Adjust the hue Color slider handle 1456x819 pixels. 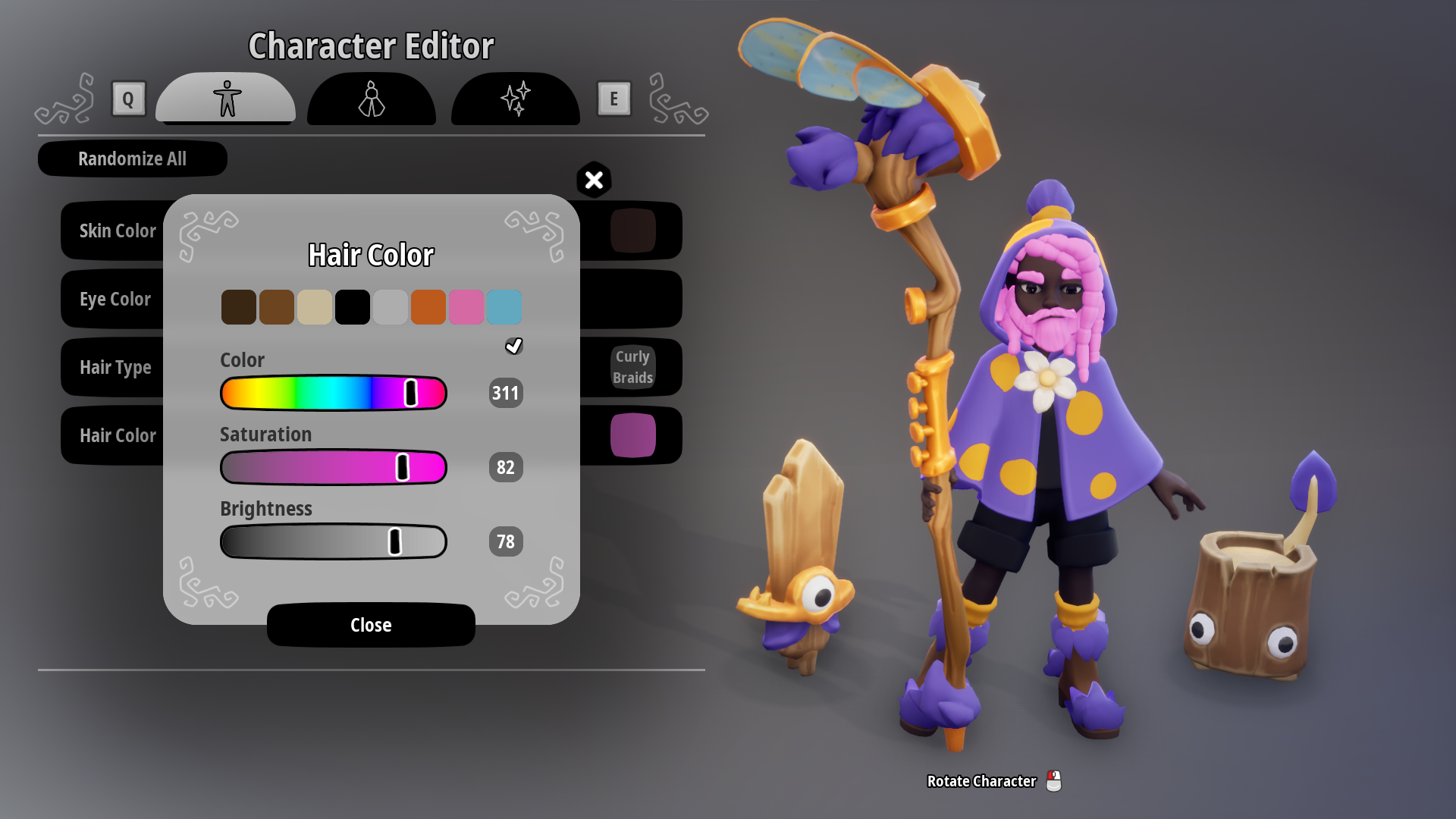[412, 392]
